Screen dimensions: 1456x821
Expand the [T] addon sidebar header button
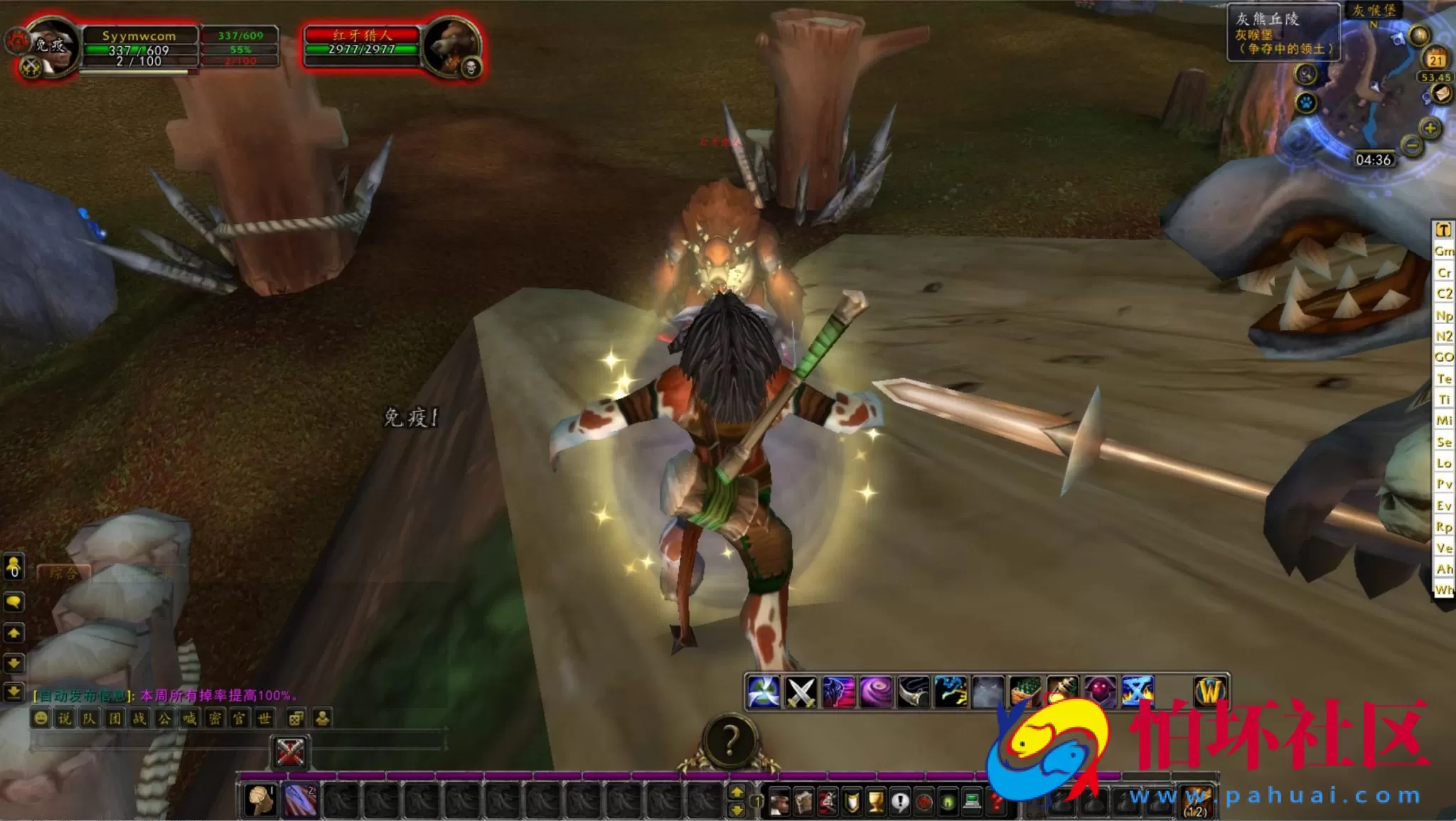(1445, 231)
